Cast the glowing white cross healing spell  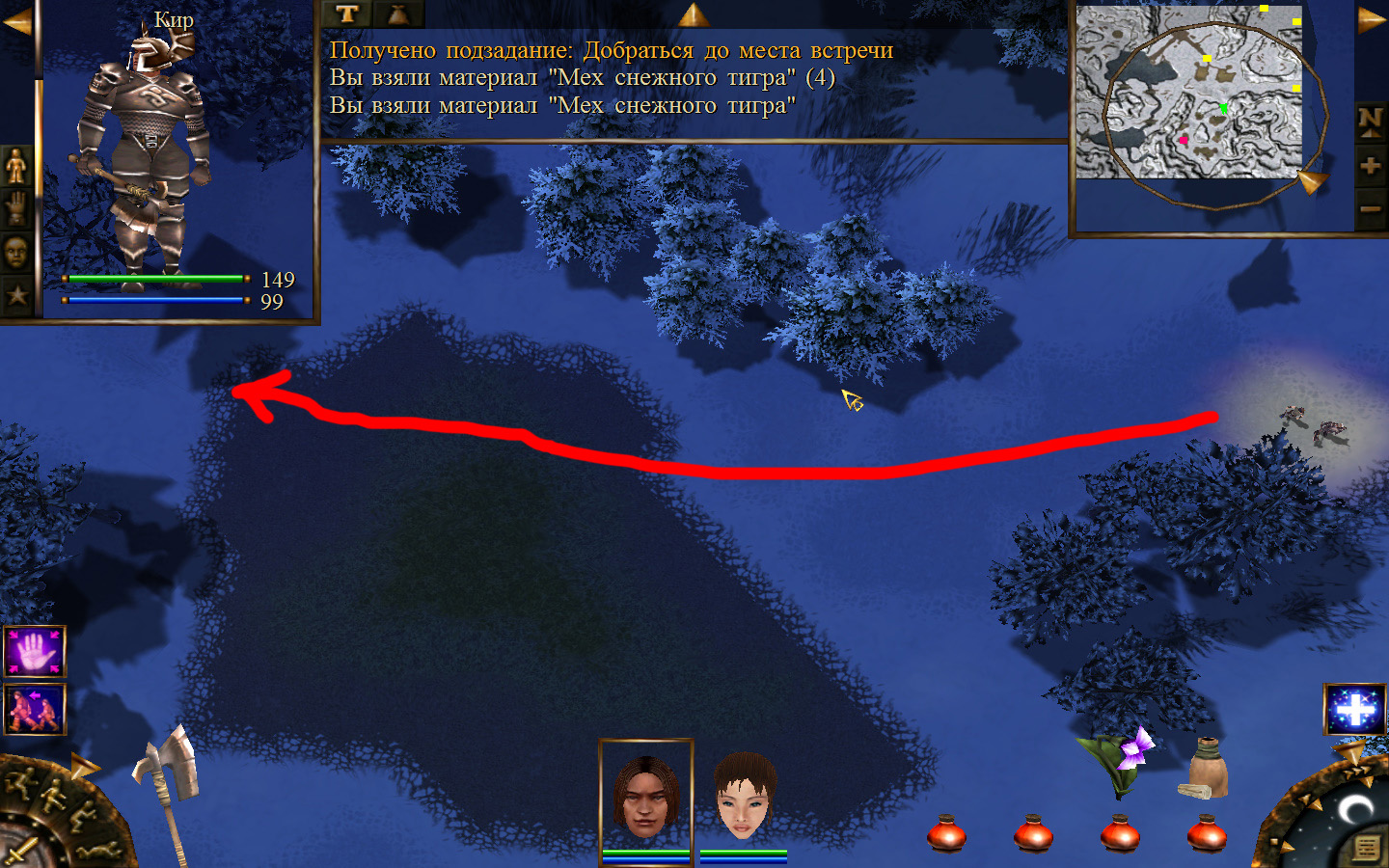[1354, 709]
